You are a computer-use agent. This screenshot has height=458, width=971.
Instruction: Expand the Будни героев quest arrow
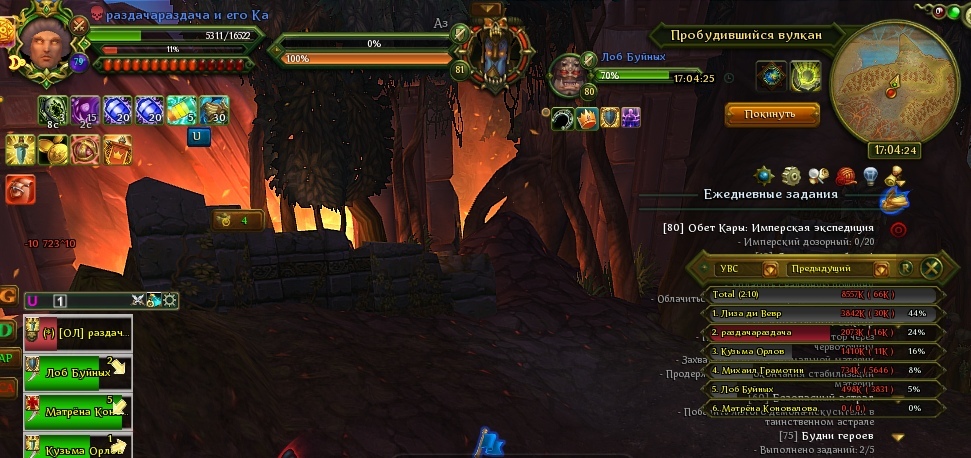pyautogui.click(x=897, y=437)
